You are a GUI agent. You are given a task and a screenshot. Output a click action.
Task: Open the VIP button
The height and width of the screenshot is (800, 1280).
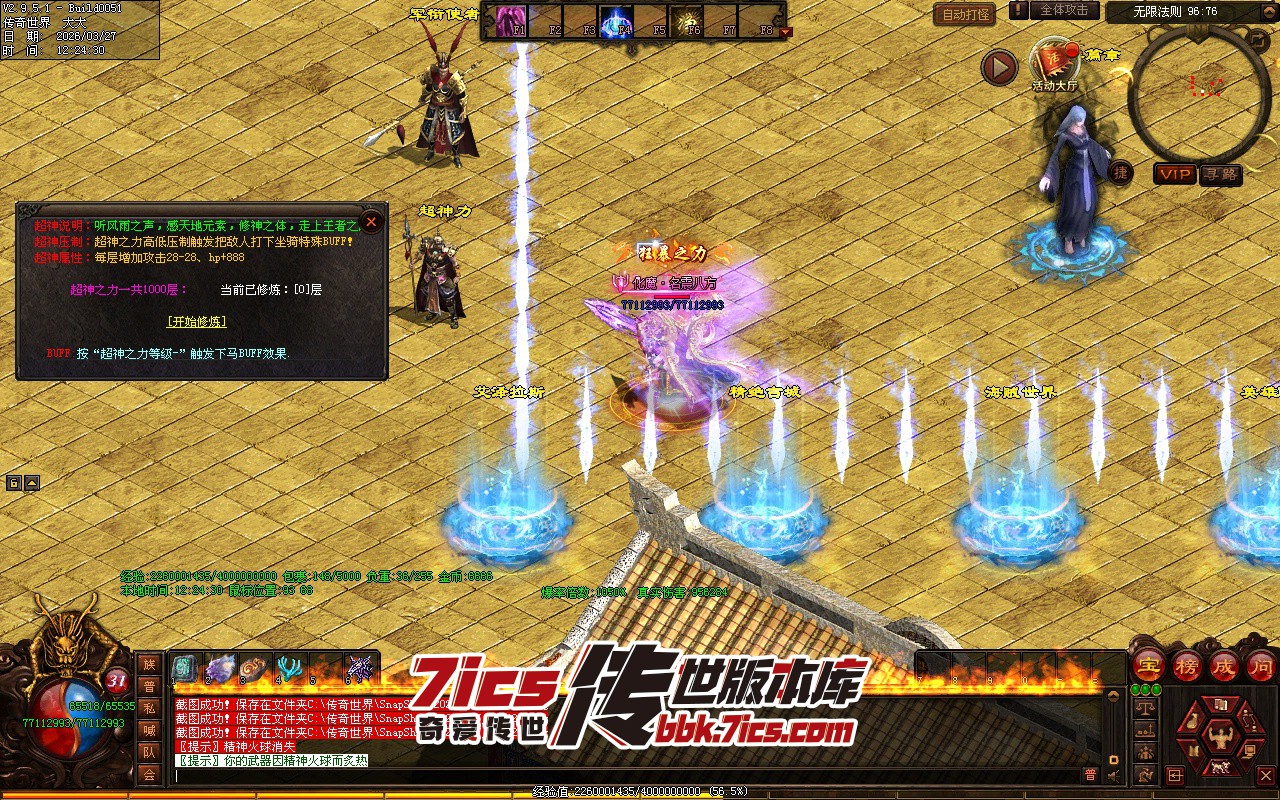click(x=1175, y=174)
